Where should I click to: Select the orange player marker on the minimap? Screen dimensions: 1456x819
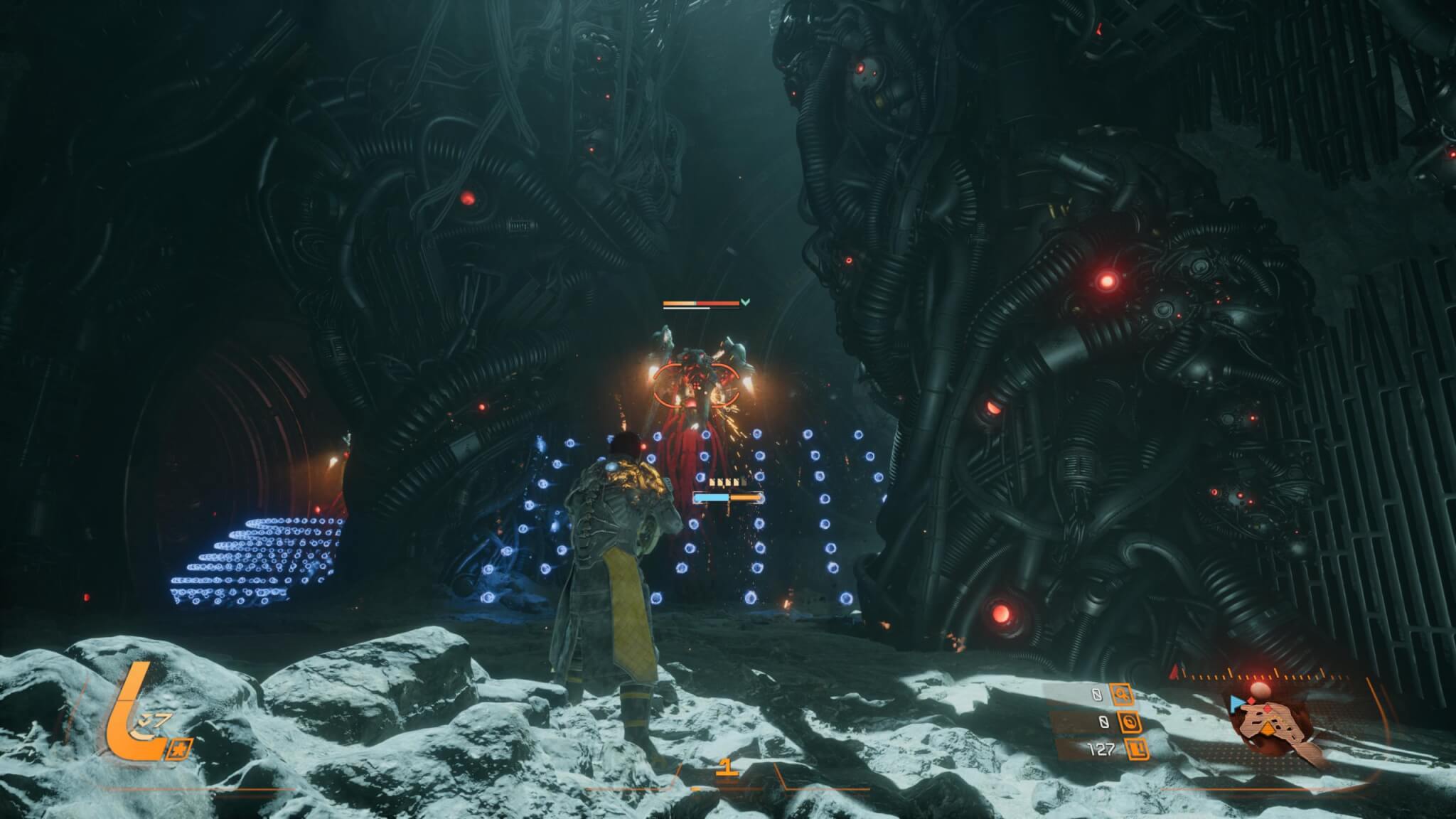[x=1269, y=728]
